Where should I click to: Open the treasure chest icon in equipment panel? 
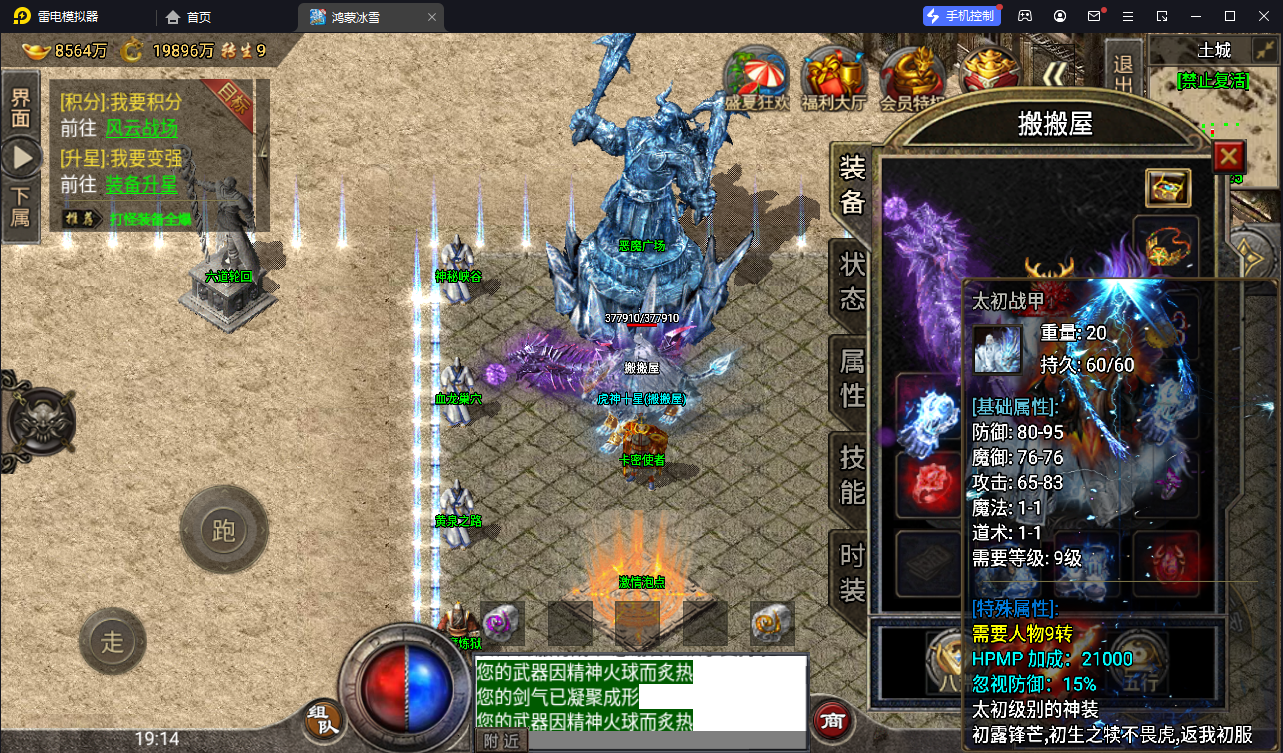click(x=1167, y=187)
